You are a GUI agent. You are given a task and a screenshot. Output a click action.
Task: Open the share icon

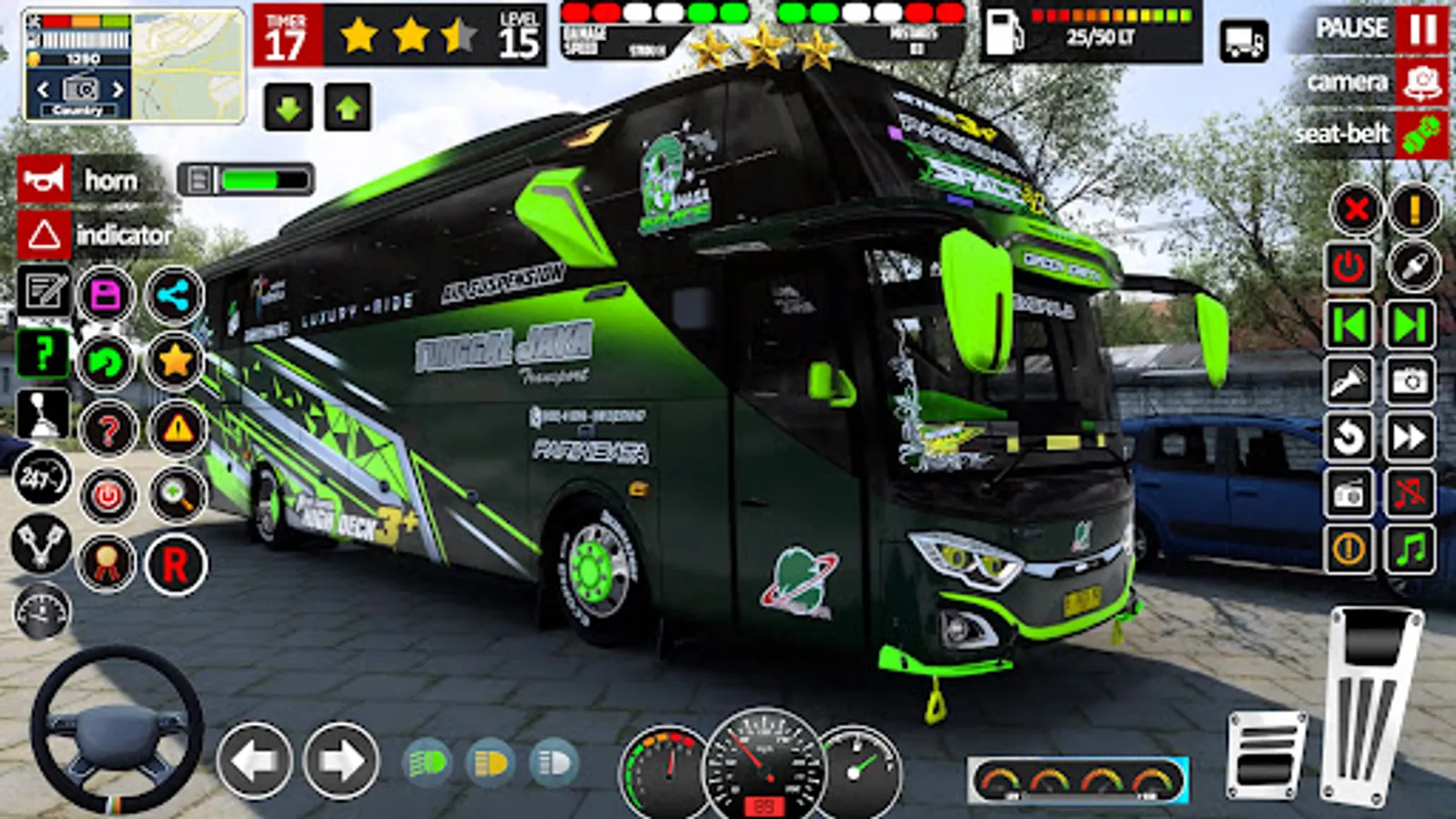pos(174,296)
